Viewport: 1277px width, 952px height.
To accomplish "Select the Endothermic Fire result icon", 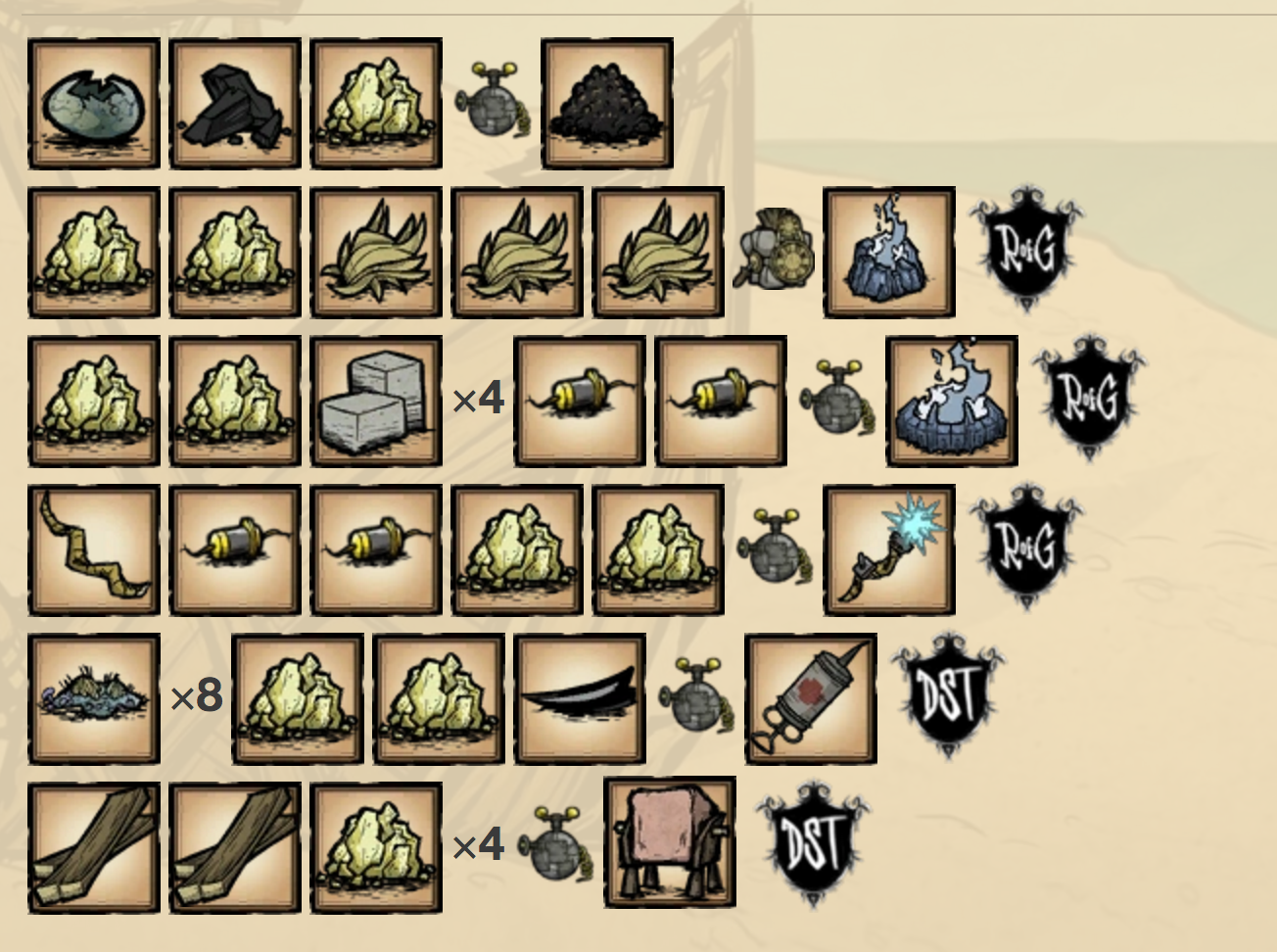I will [x=889, y=252].
